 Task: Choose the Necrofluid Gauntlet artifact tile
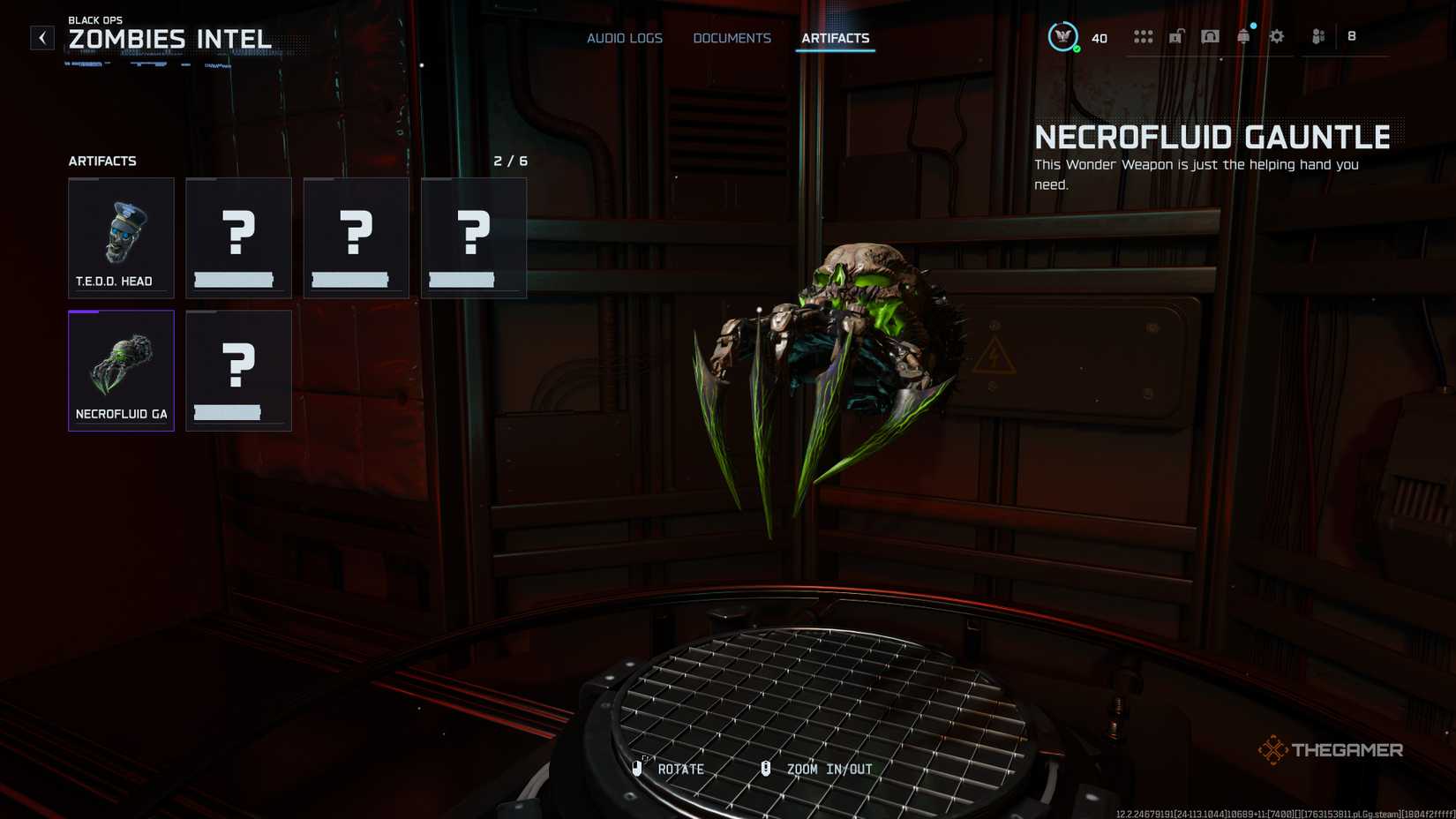pyautogui.click(x=121, y=371)
